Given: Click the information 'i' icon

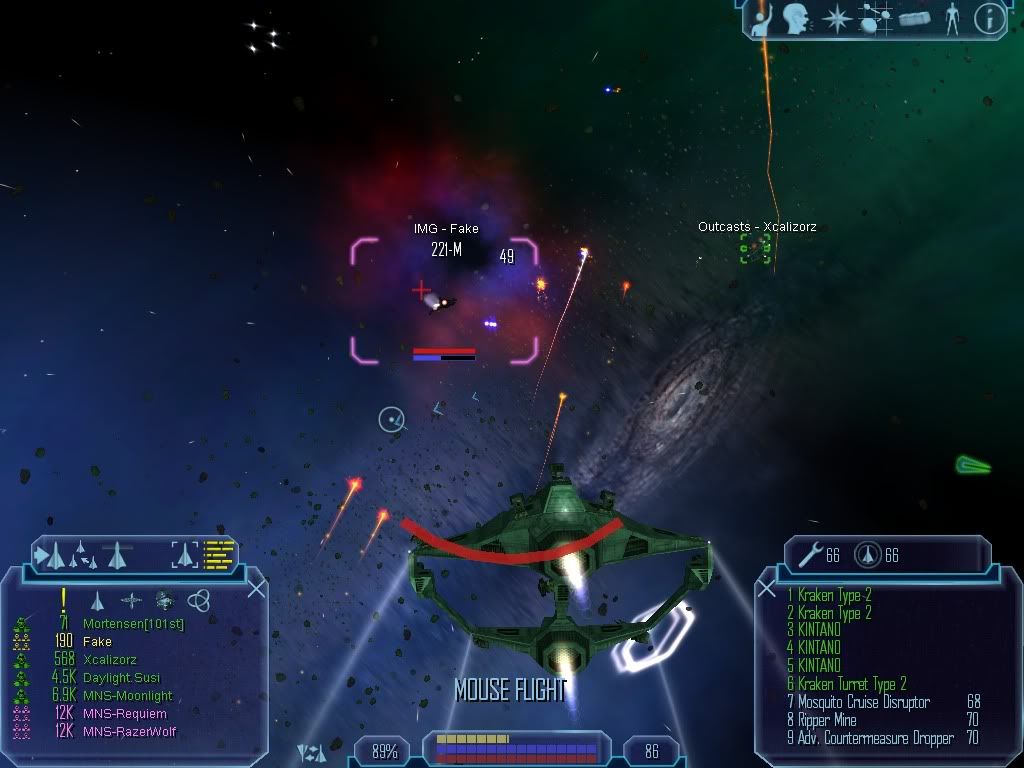Looking at the screenshot, I should tap(989, 18).
